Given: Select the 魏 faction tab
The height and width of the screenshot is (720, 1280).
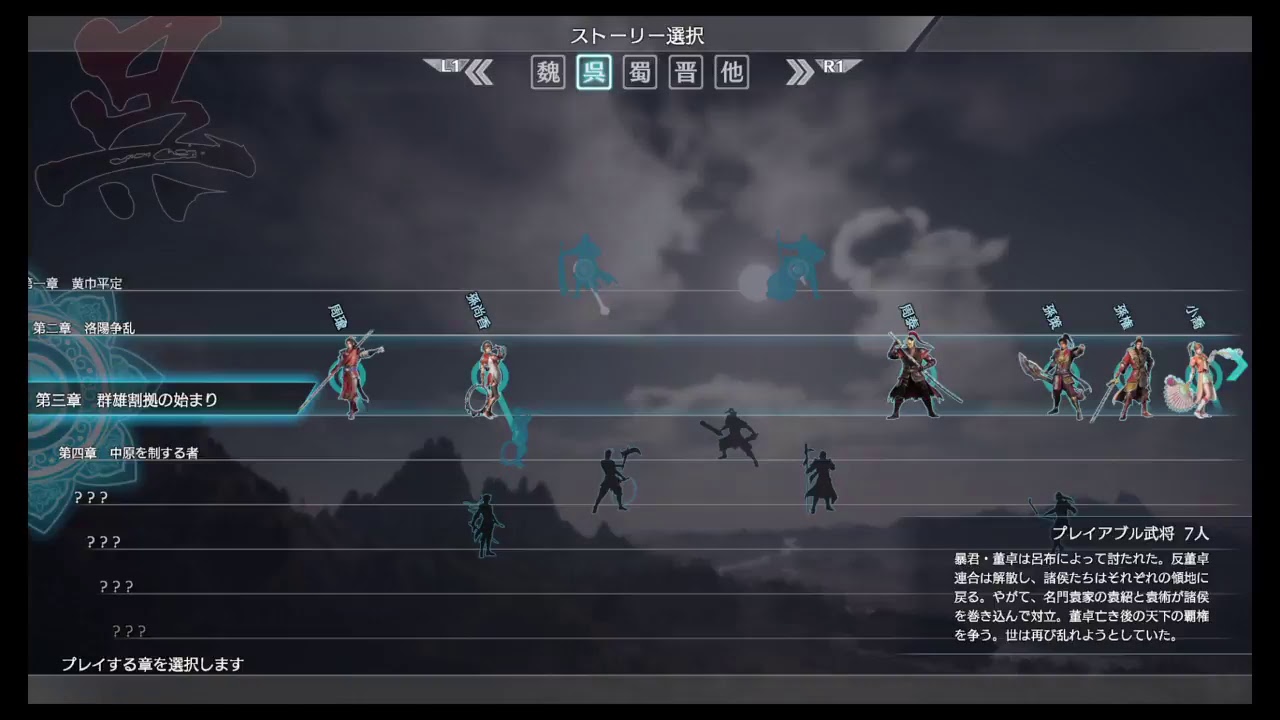Looking at the screenshot, I should tap(546, 73).
